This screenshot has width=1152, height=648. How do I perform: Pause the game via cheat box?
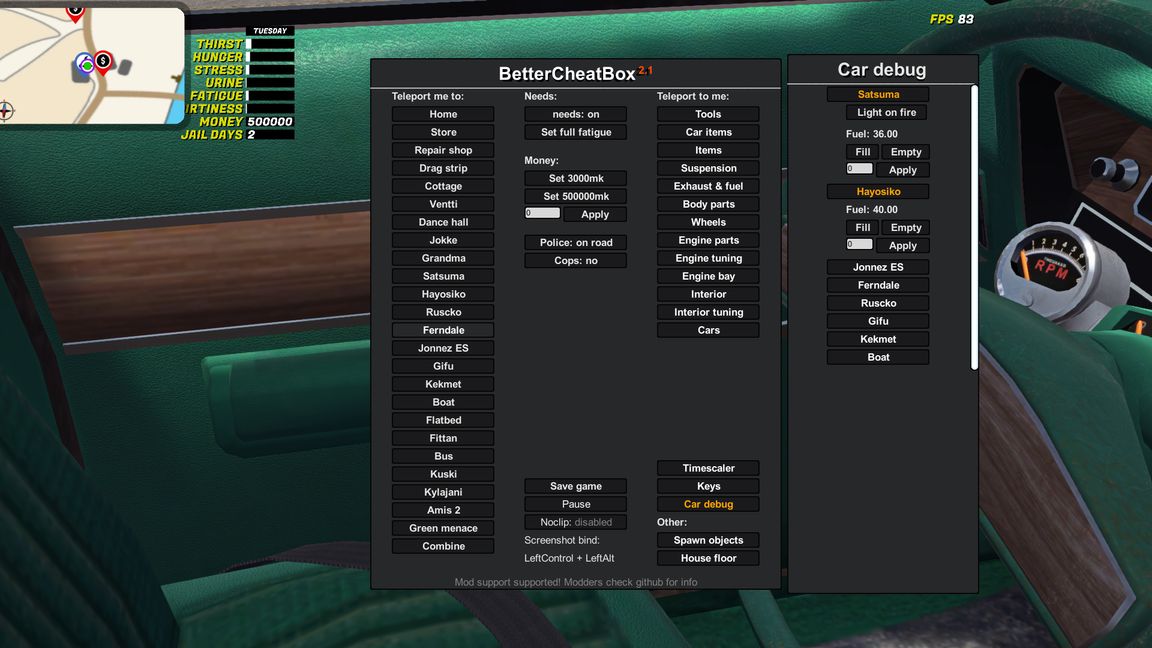pyautogui.click(x=576, y=504)
